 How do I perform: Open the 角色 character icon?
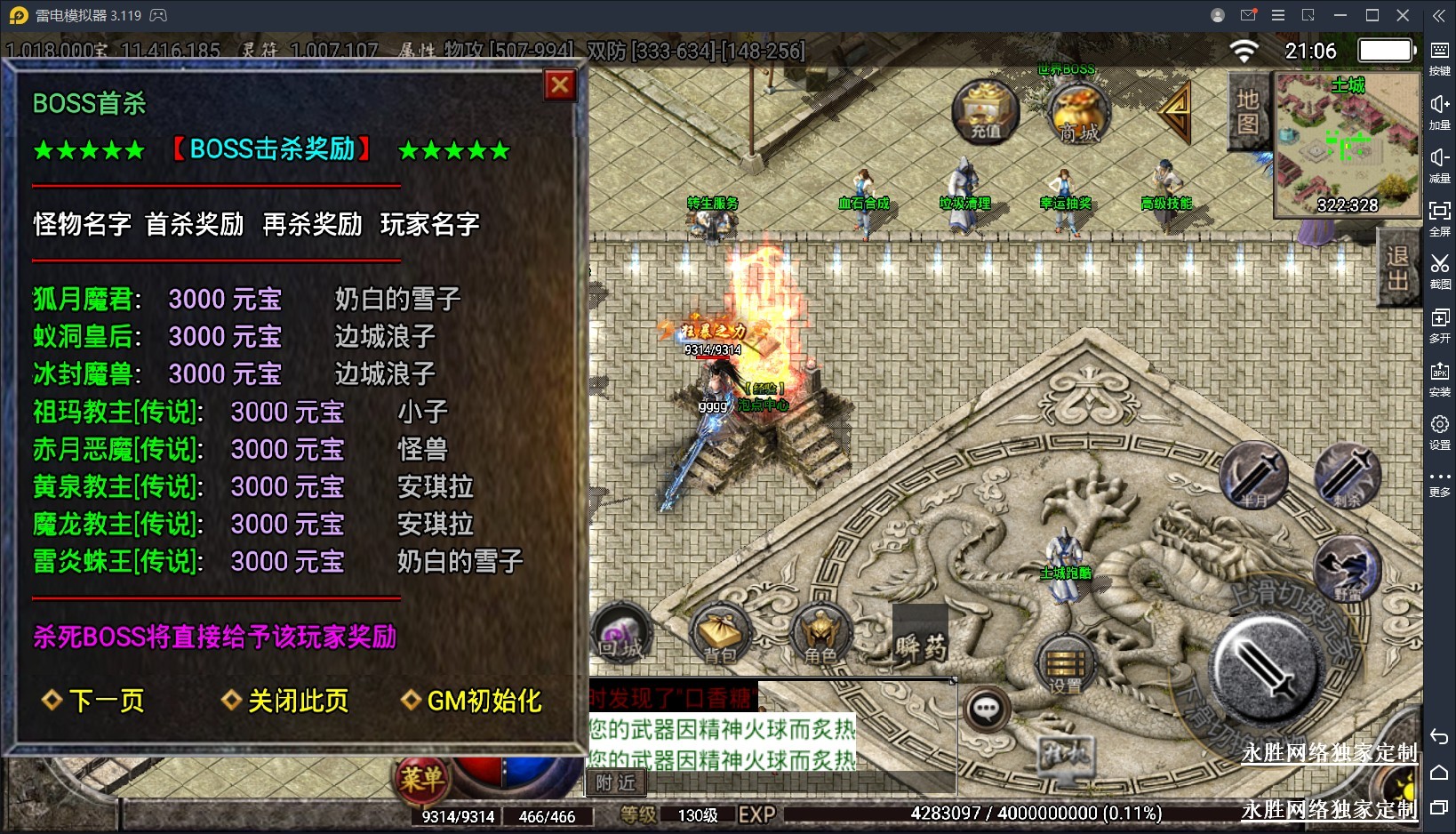click(820, 636)
